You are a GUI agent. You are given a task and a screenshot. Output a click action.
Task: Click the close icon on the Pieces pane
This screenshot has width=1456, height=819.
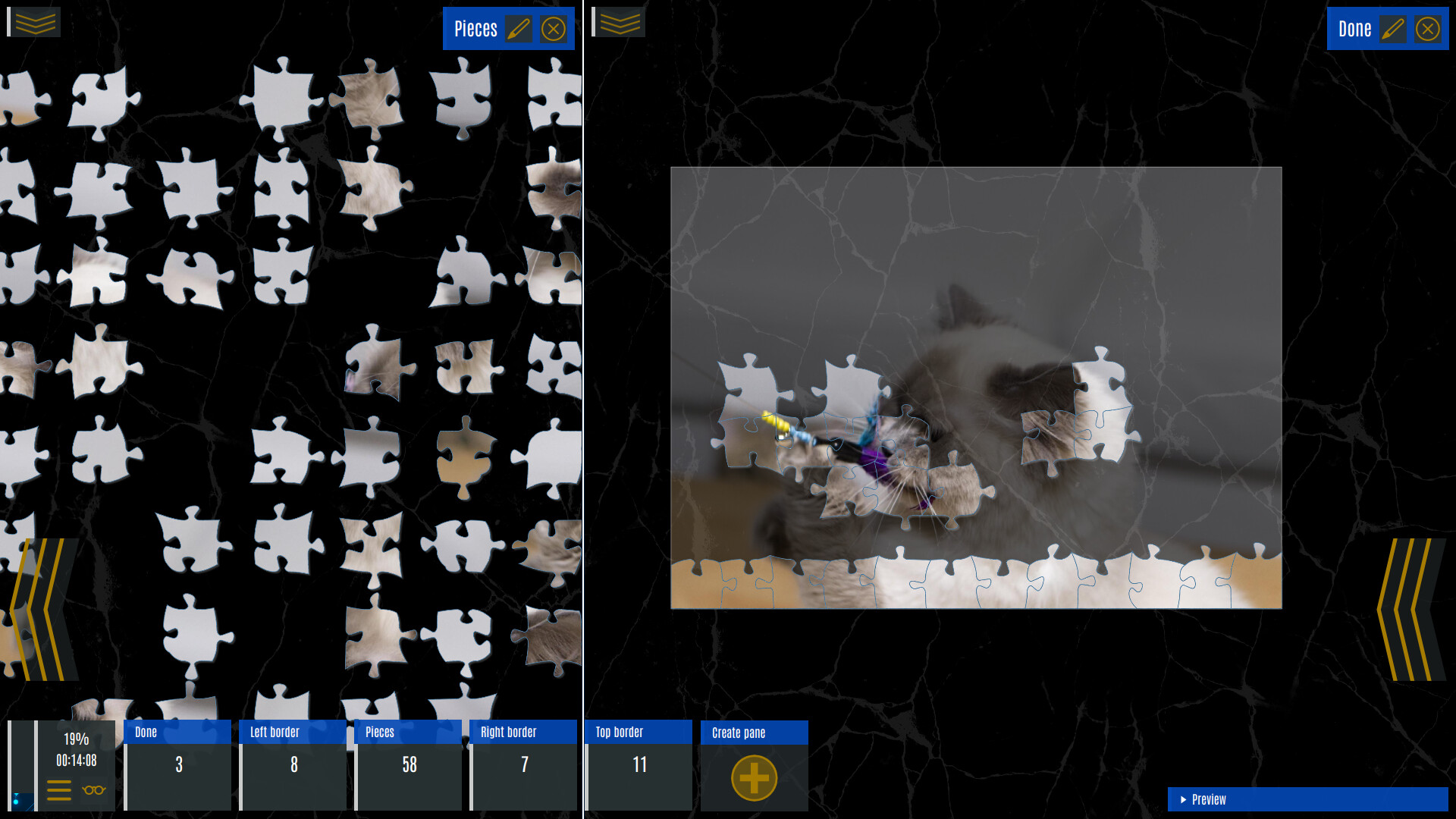554,29
